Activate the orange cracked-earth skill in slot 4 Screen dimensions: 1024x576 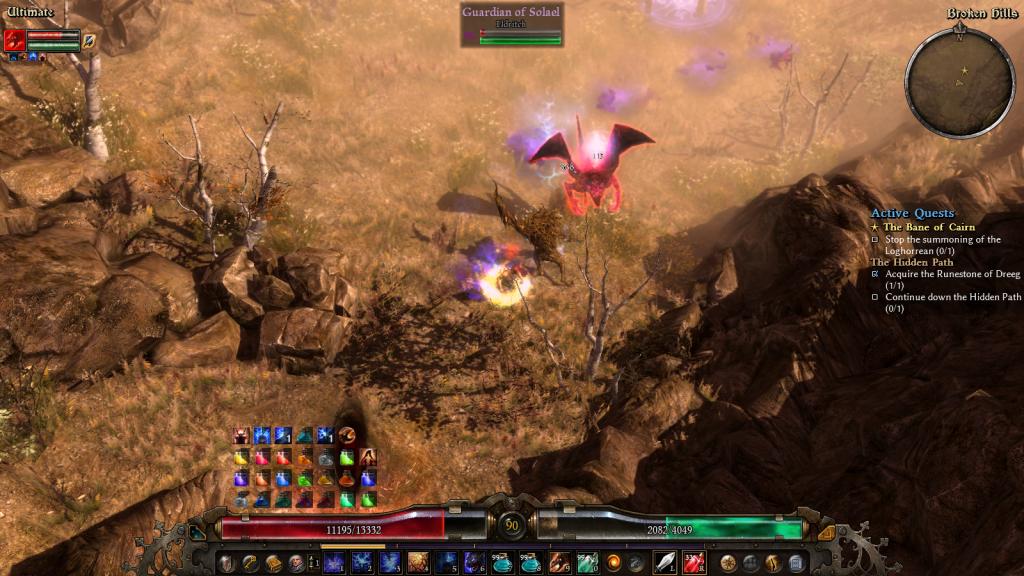pyautogui.click(x=418, y=562)
